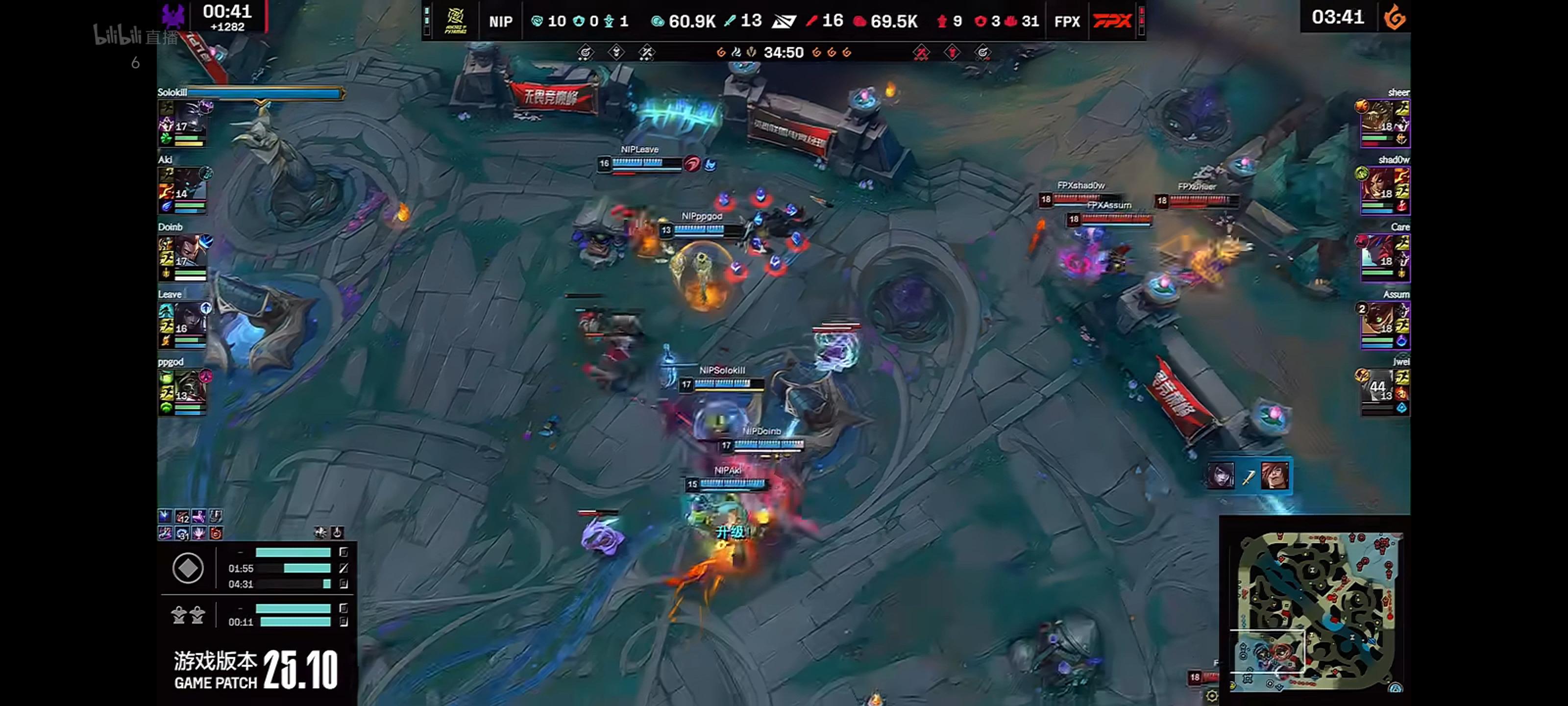Screen dimensions: 1568x706
Task: Select a dragon icon beside the 34:50 timer
Action: [x=723, y=53]
